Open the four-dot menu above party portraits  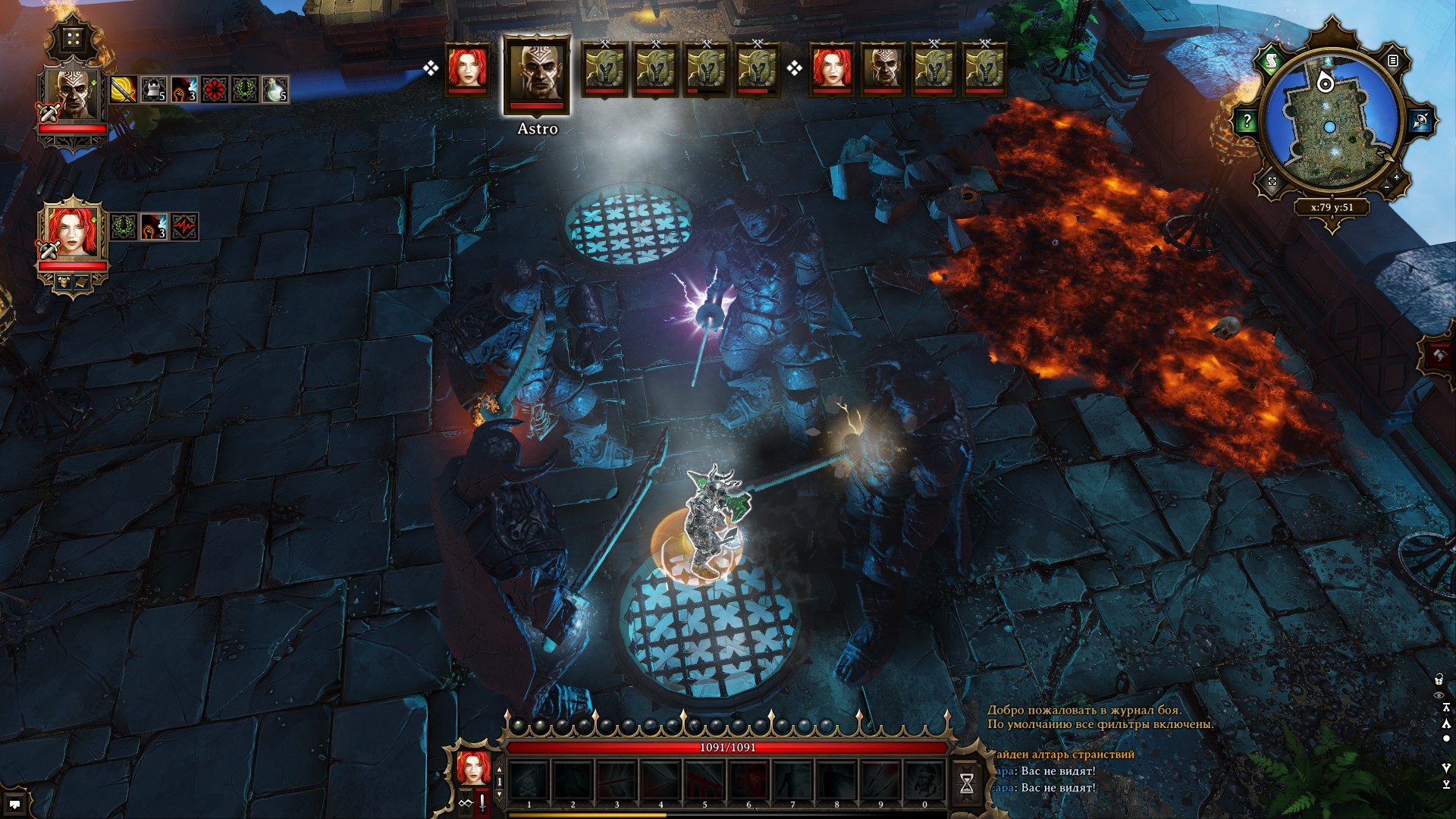pyautogui.click(x=74, y=39)
